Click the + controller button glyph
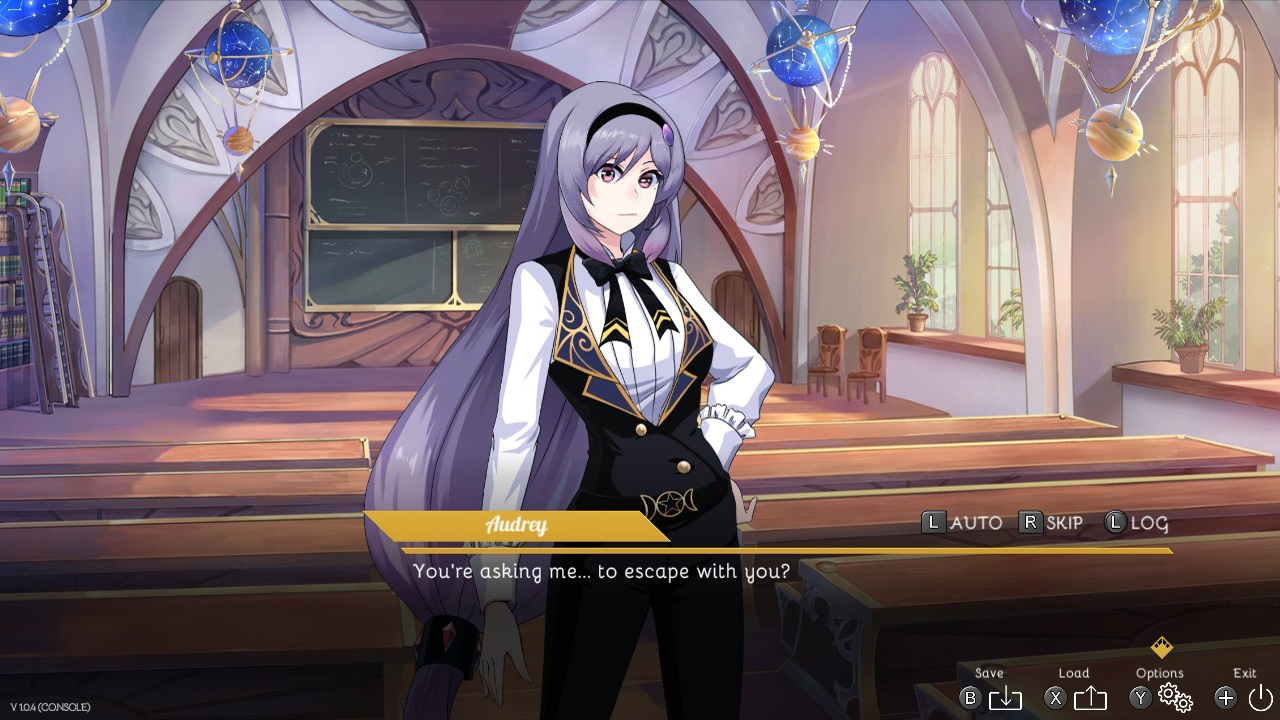Image resolution: width=1280 pixels, height=720 pixels. [1226, 699]
